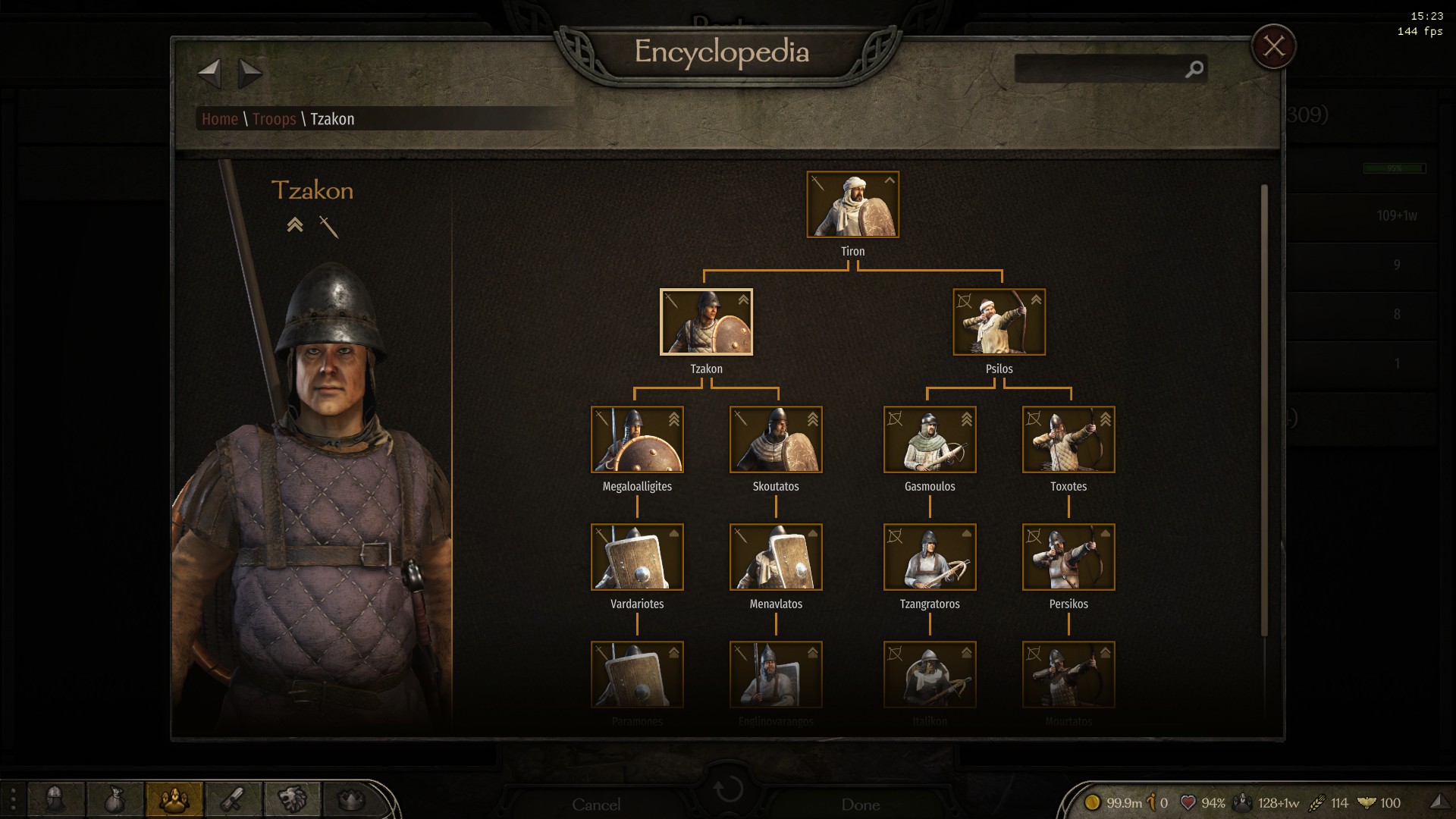Open the Home breadcrumb link

(220, 119)
